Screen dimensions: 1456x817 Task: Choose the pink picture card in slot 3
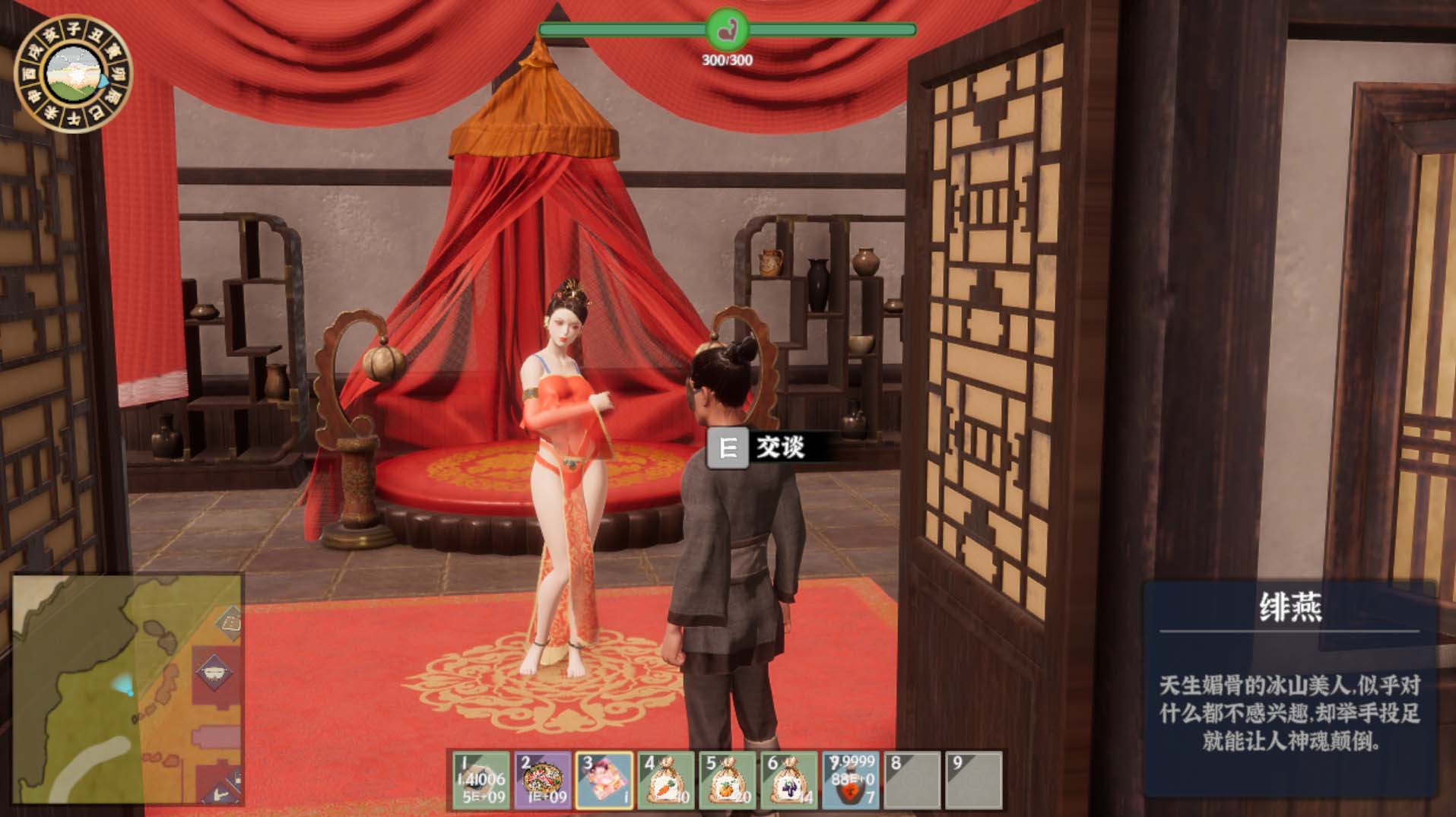604,779
